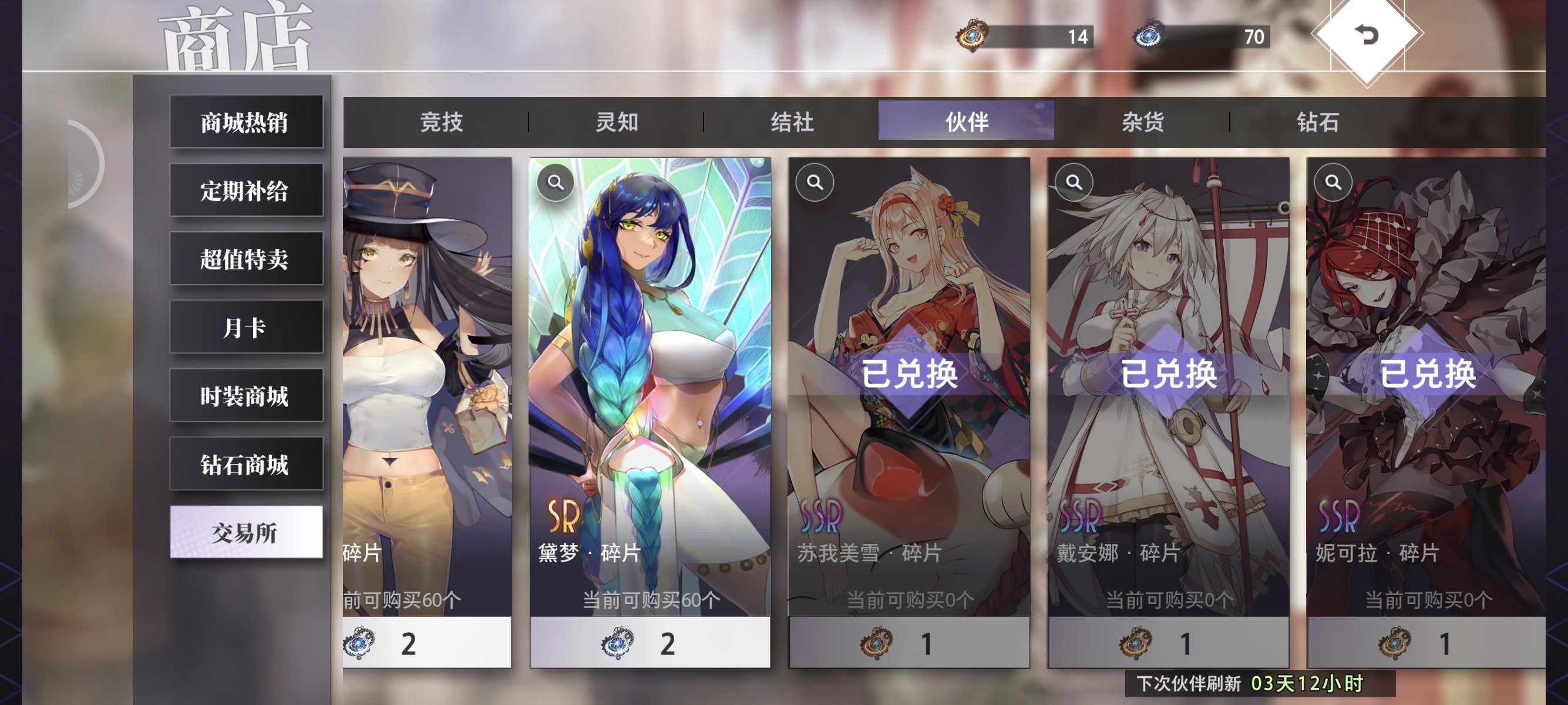The width and height of the screenshot is (1568, 705).
Task: Open the 结社 tab
Action: pyautogui.click(x=791, y=122)
